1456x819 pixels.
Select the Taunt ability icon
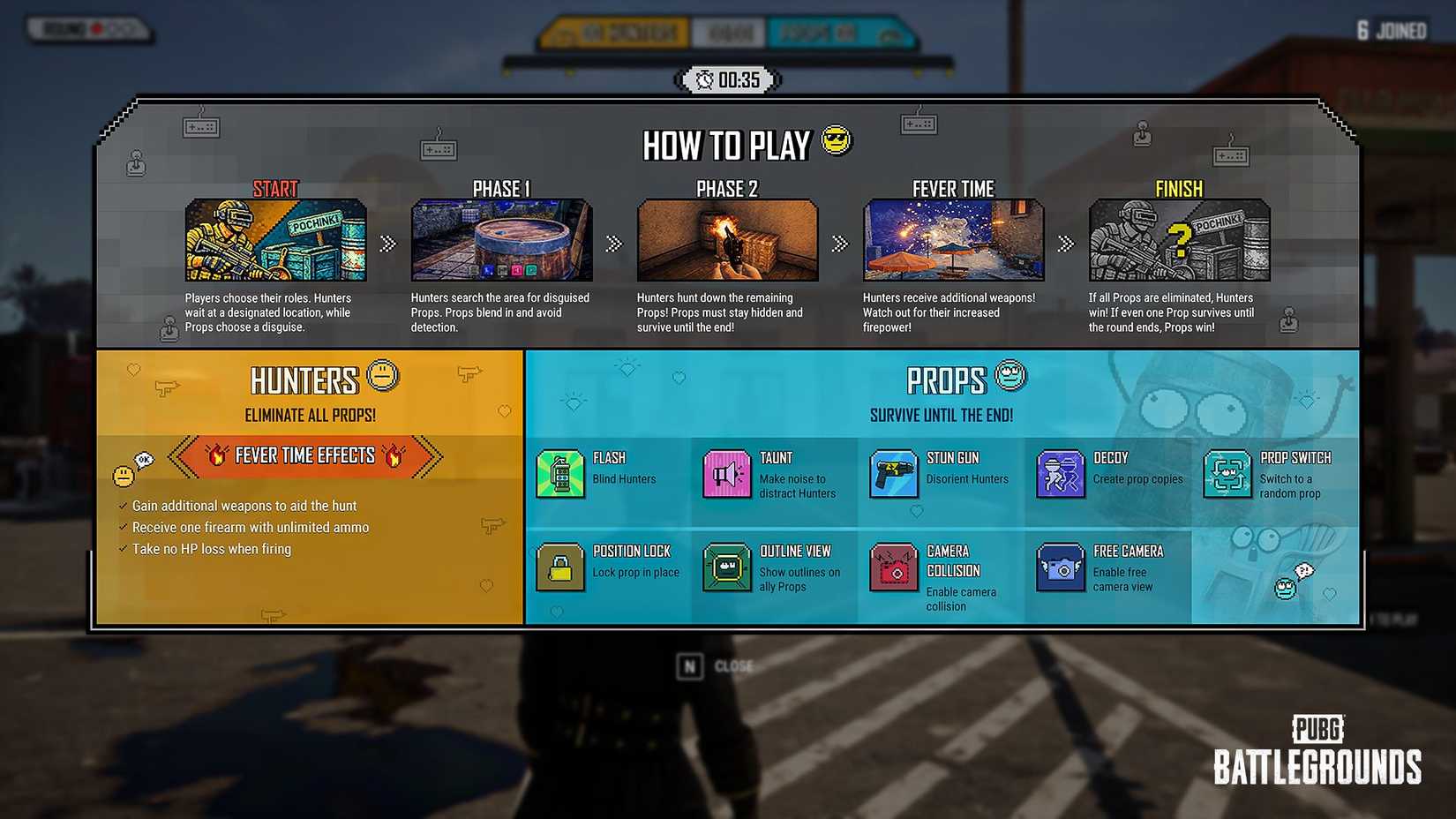tap(727, 474)
